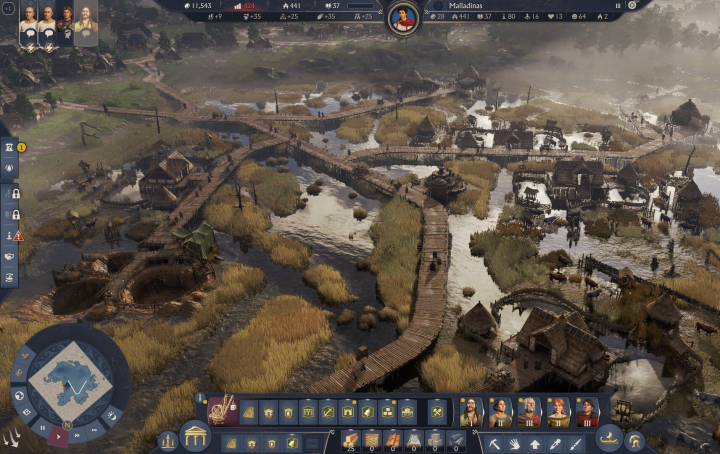Viewport: 720px width, 454px height.
Task: Activate the pickaxe tool
Action: 495,441
